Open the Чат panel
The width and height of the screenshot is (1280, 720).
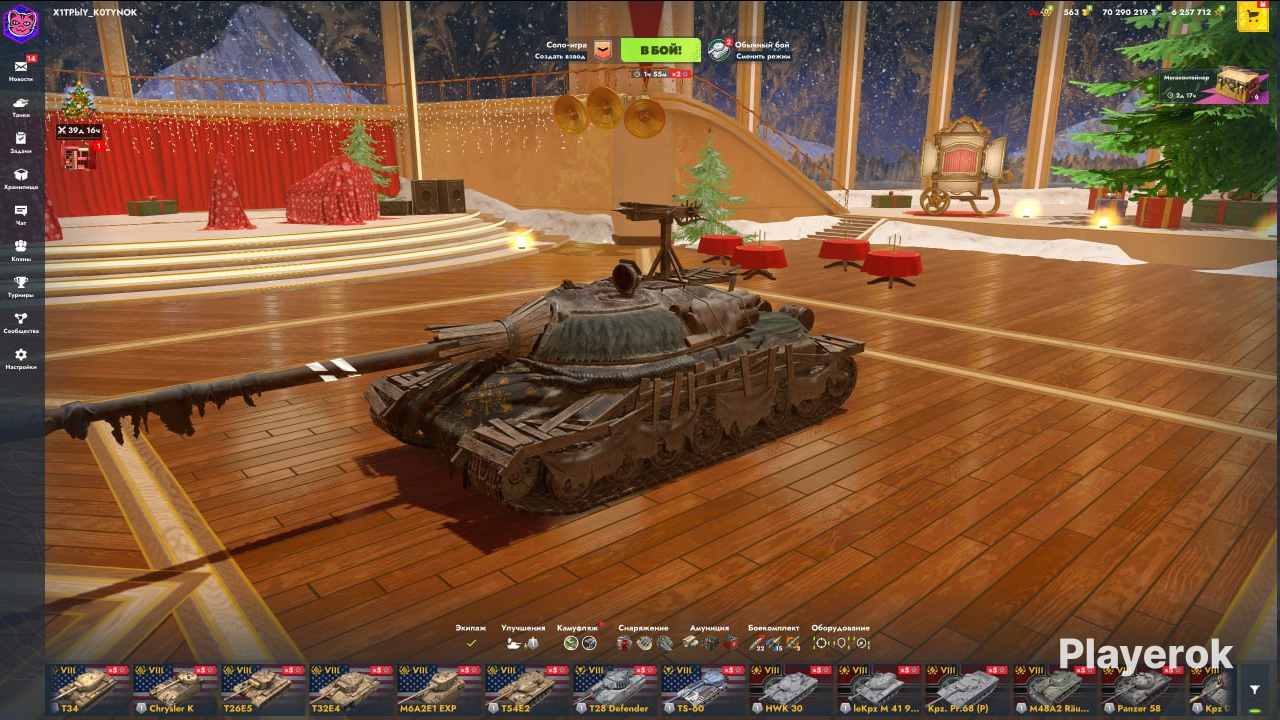pyautogui.click(x=21, y=213)
